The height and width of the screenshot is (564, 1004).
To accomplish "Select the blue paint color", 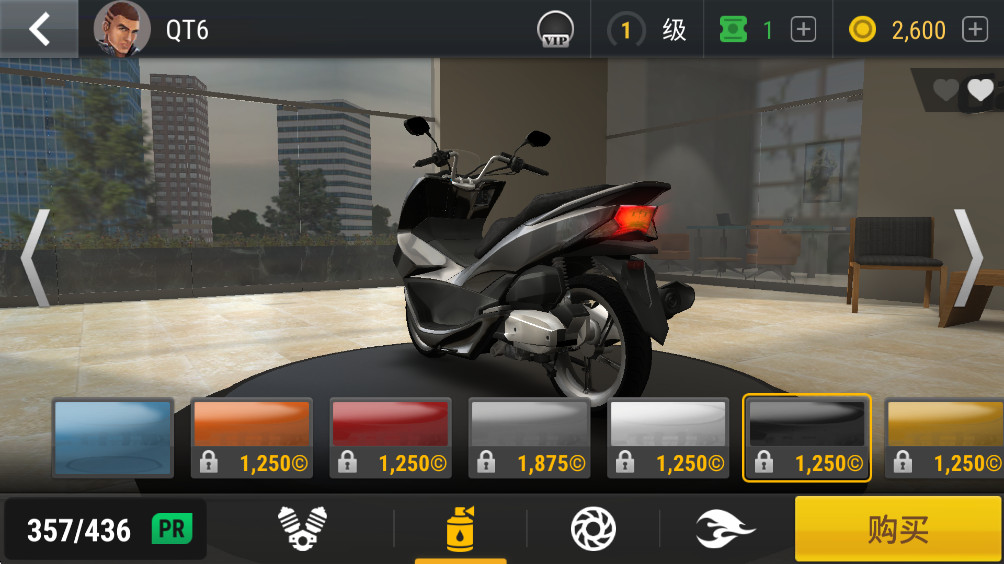I will click(112, 438).
